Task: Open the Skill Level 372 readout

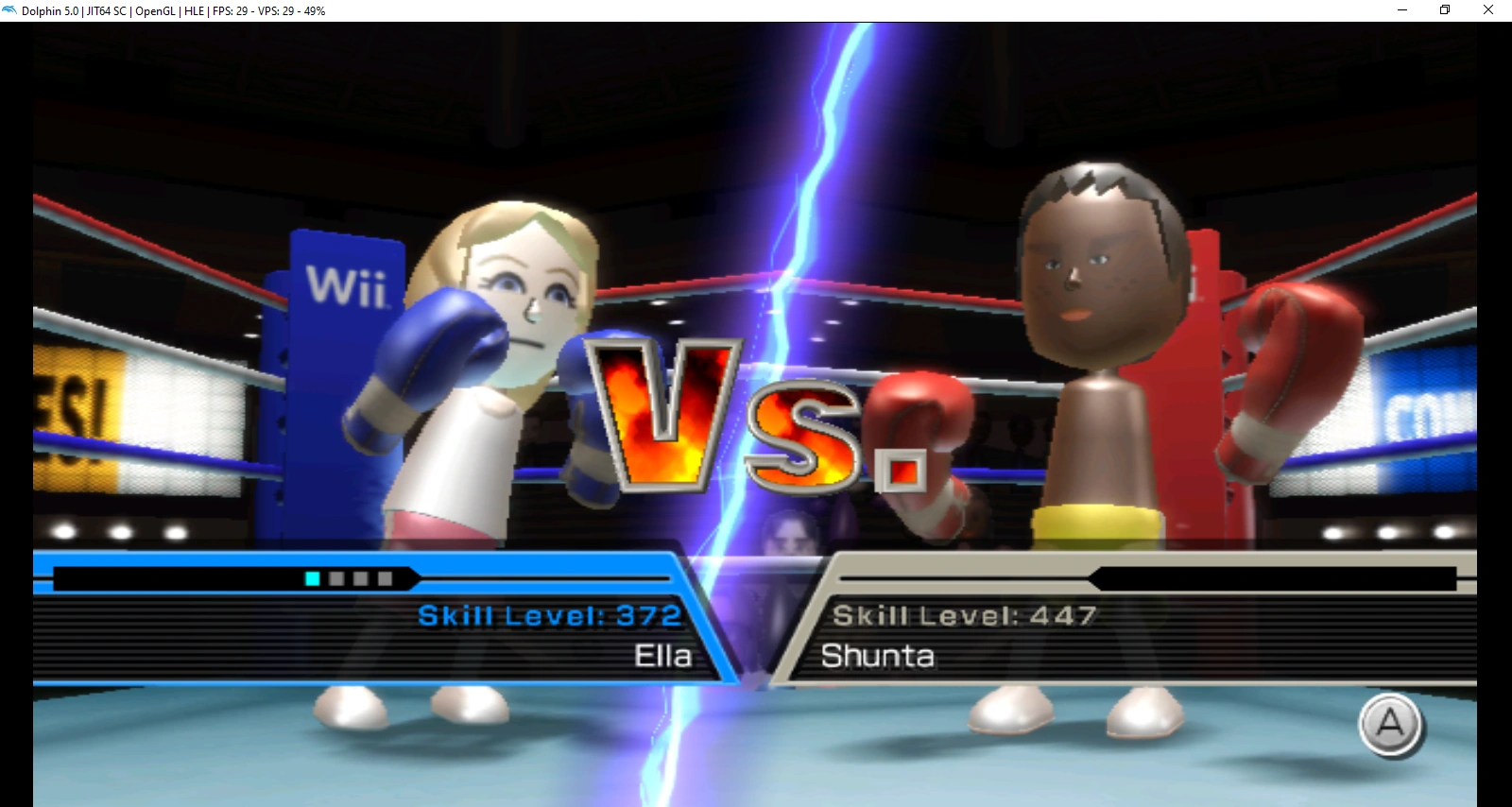Action: pos(548,614)
